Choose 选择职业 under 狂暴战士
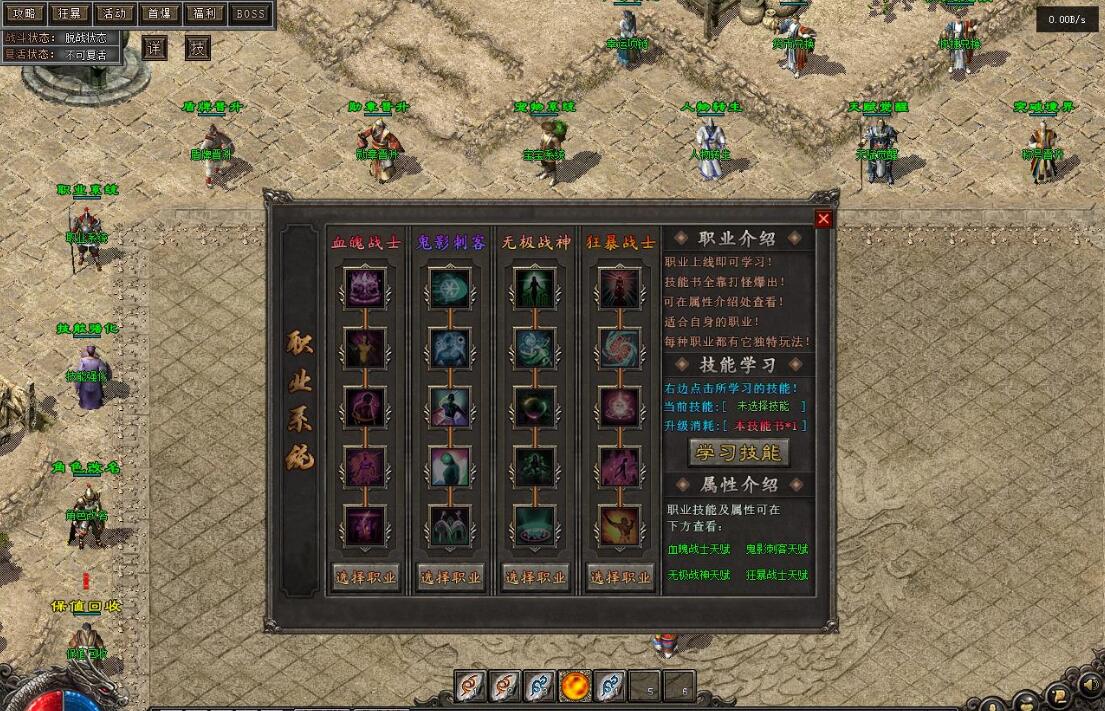1105x711 pixels. tap(620, 577)
